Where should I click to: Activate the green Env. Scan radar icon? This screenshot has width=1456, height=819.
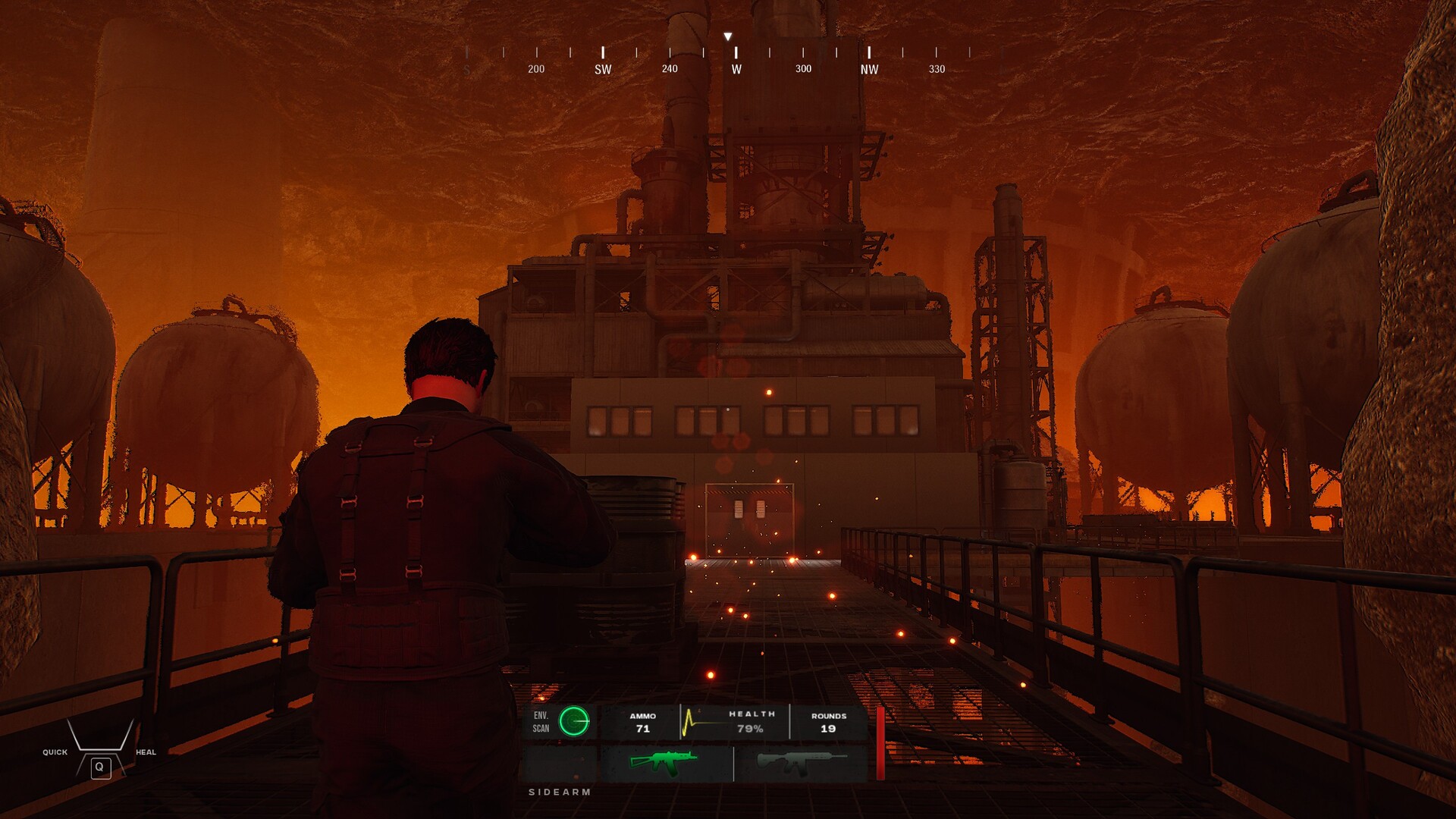click(x=574, y=721)
